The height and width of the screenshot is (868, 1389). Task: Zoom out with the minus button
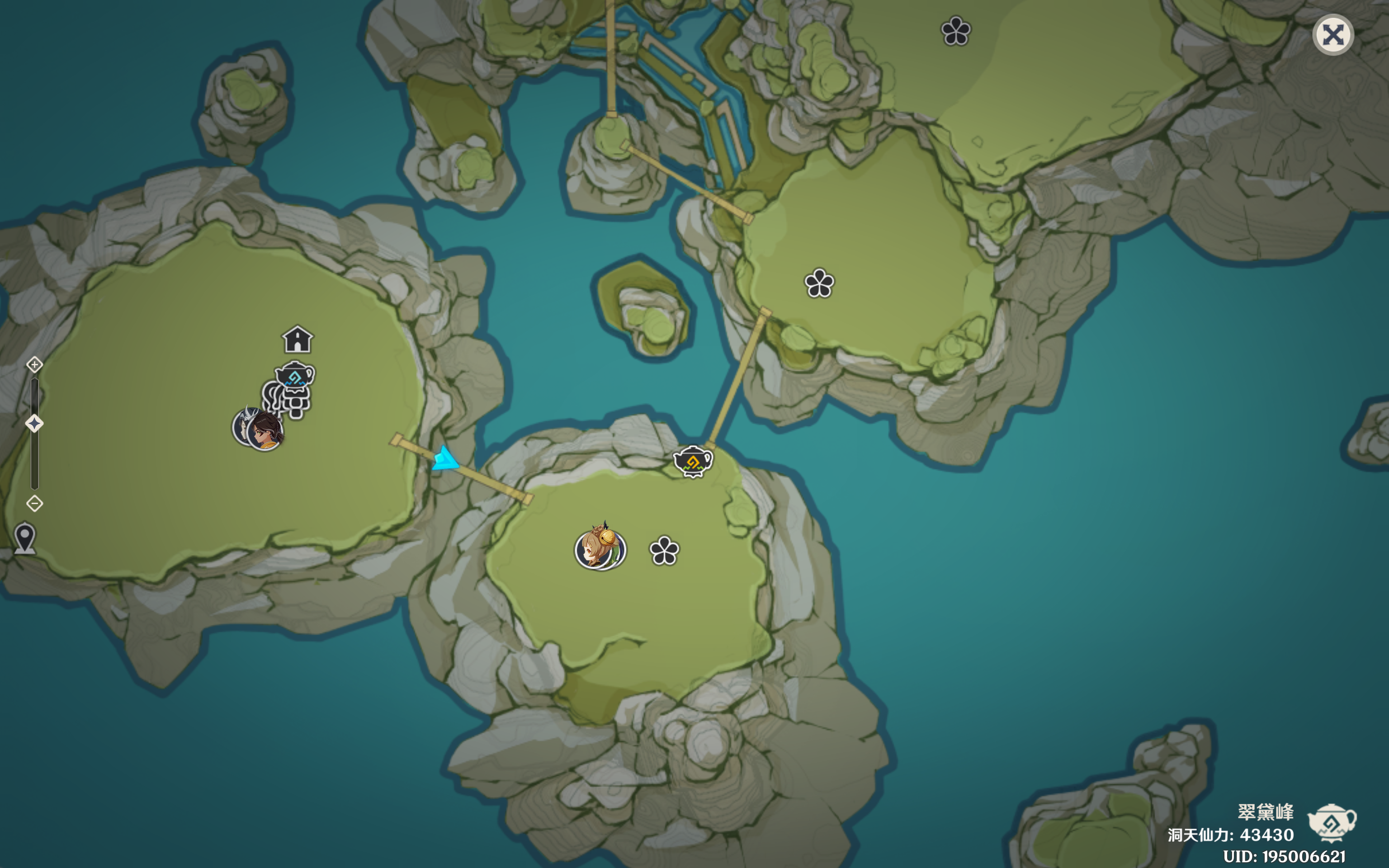tap(34, 504)
